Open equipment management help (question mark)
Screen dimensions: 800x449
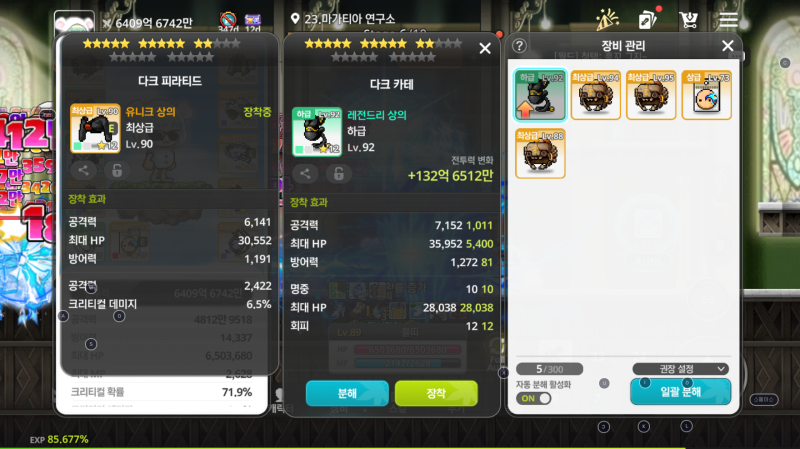coord(519,46)
